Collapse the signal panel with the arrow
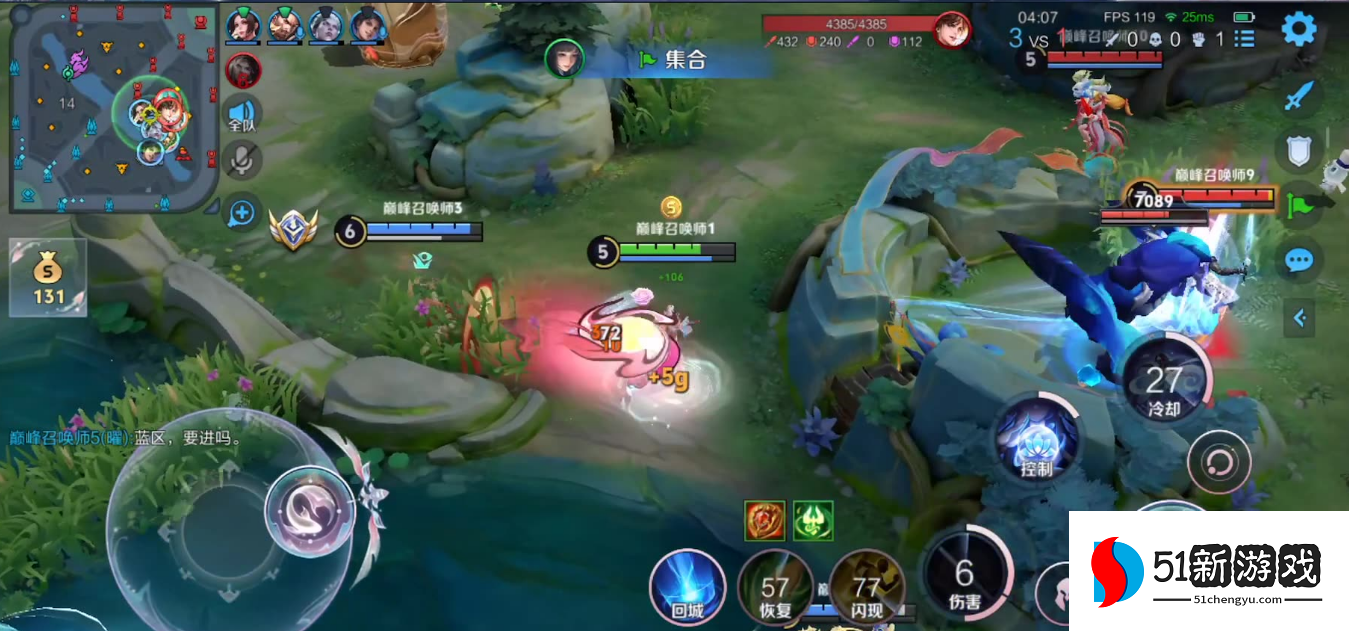This screenshot has height=631, width=1349. pyautogui.click(x=1300, y=318)
